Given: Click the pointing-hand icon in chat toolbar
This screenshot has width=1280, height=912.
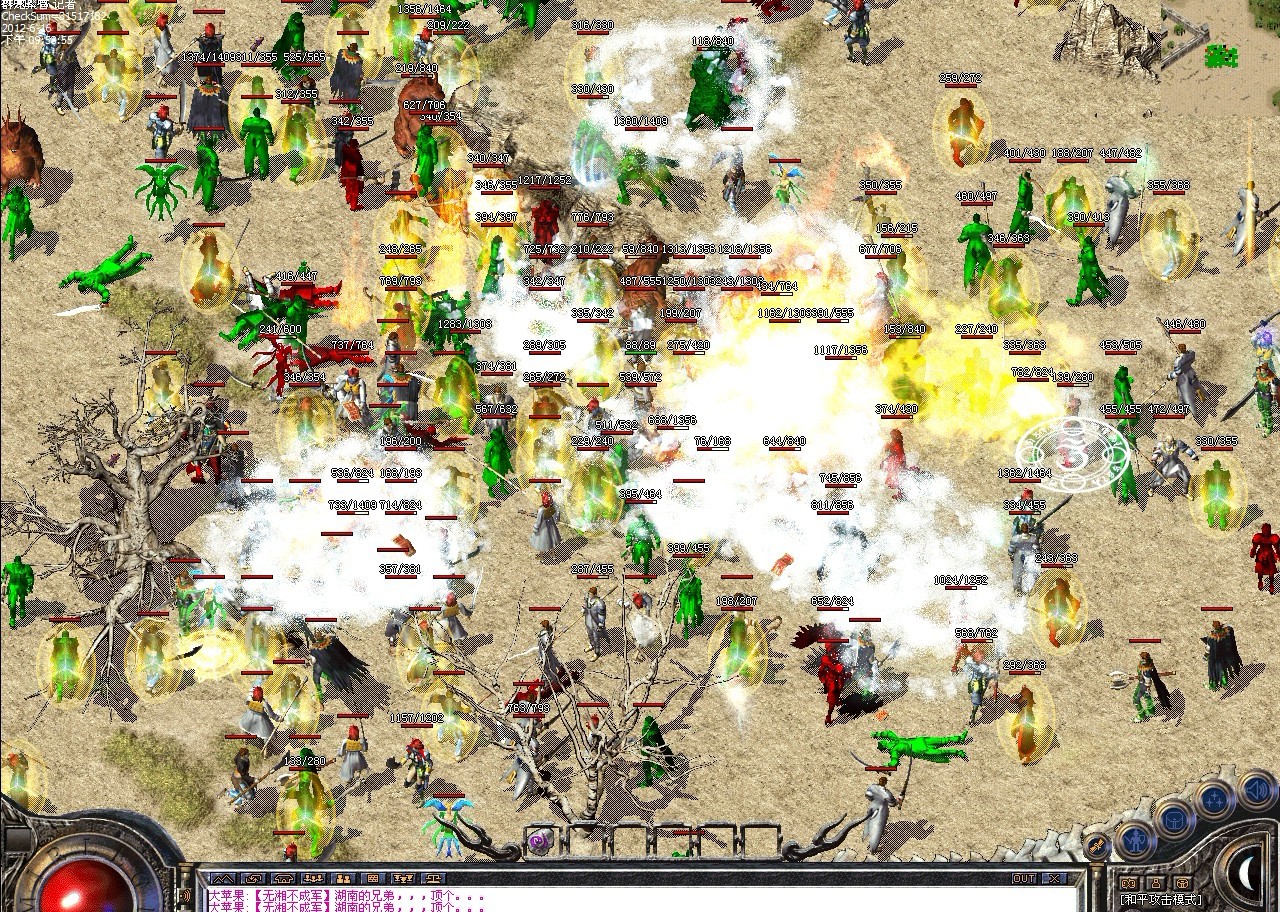Looking at the screenshot, I should click(x=252, y=878).
